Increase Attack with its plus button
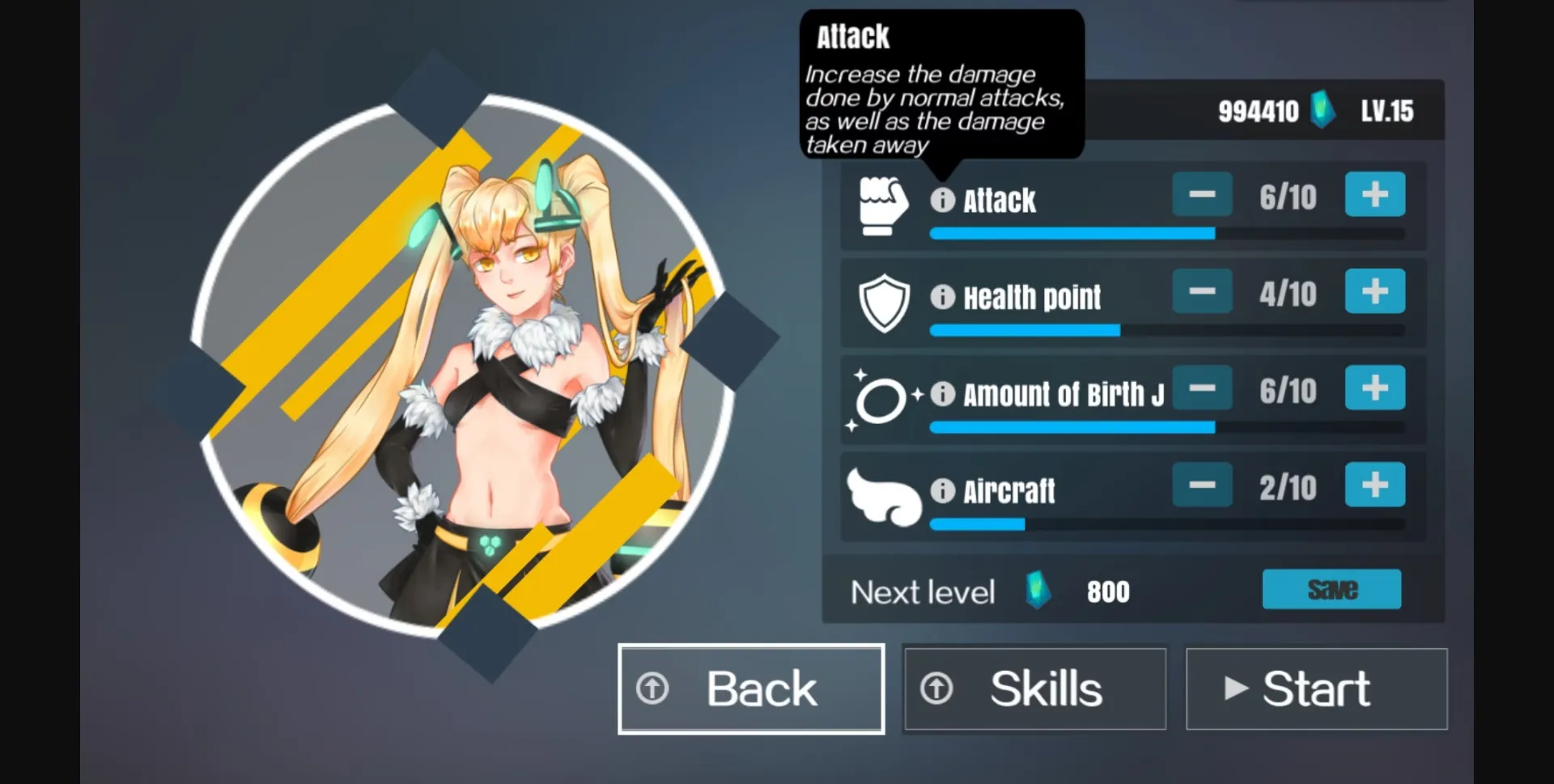The image size is (1554, 784). [1374, 194]
